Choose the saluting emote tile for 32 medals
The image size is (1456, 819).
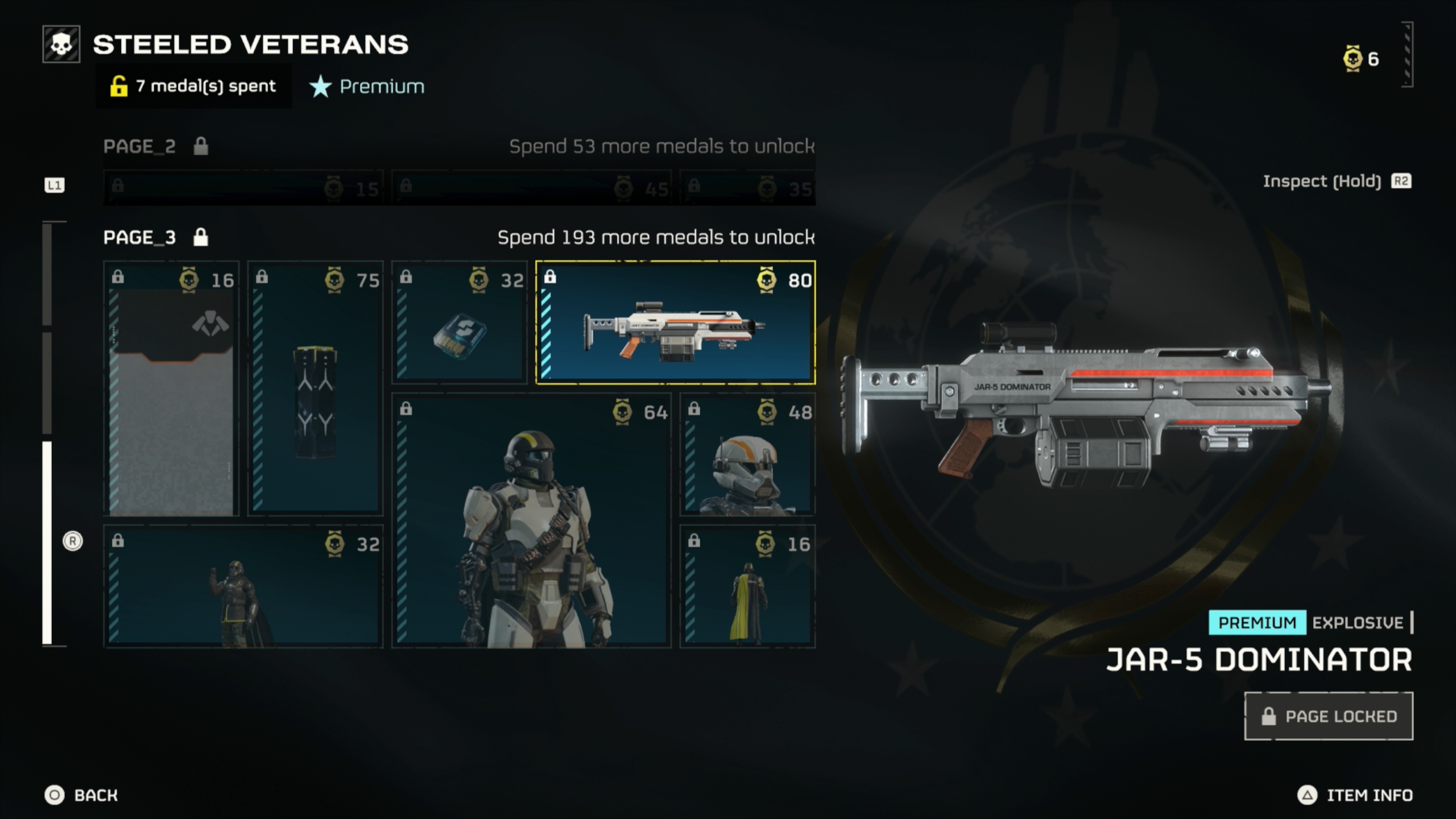pos(243,586)
